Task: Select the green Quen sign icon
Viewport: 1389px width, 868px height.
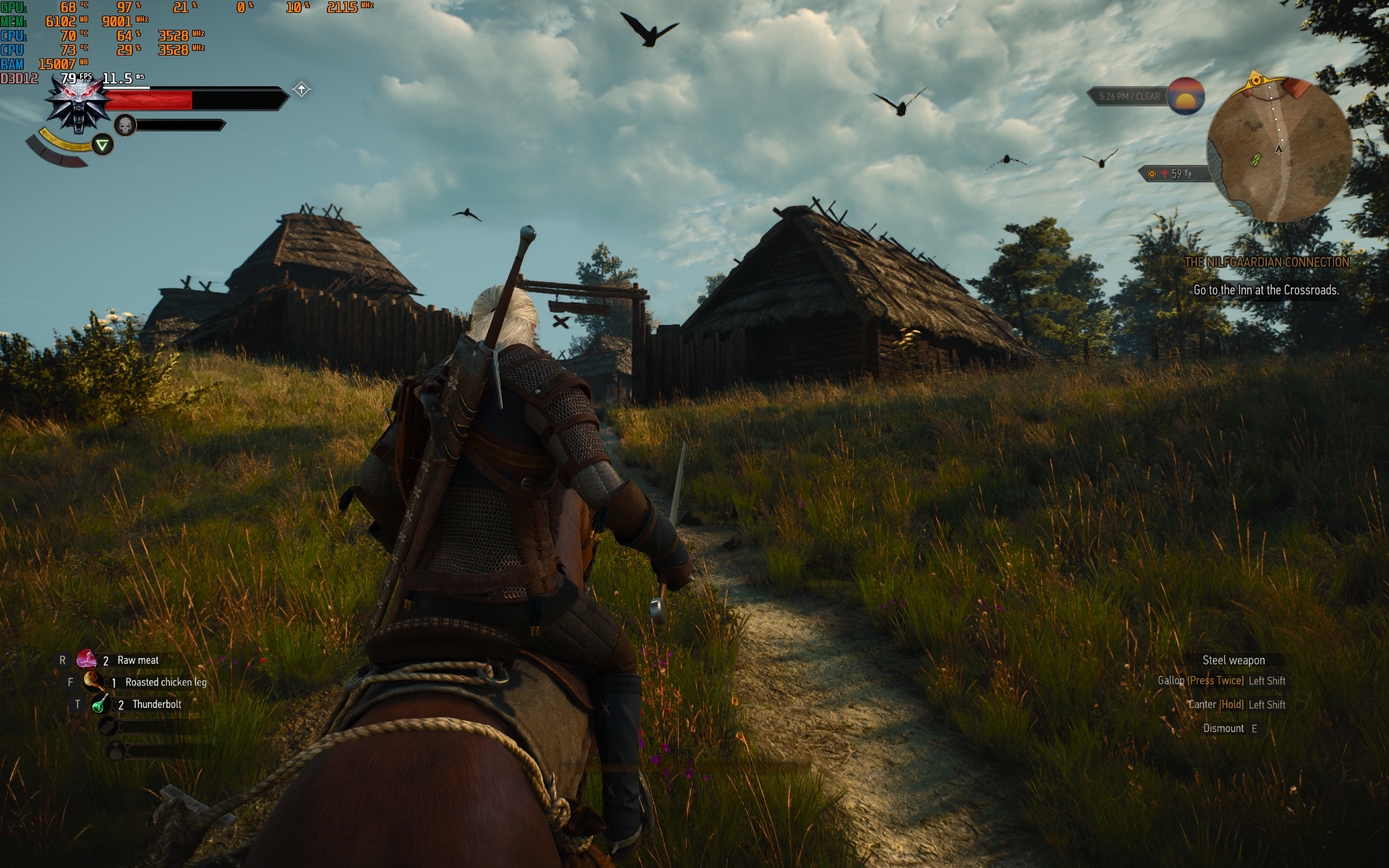Action: 102,144
